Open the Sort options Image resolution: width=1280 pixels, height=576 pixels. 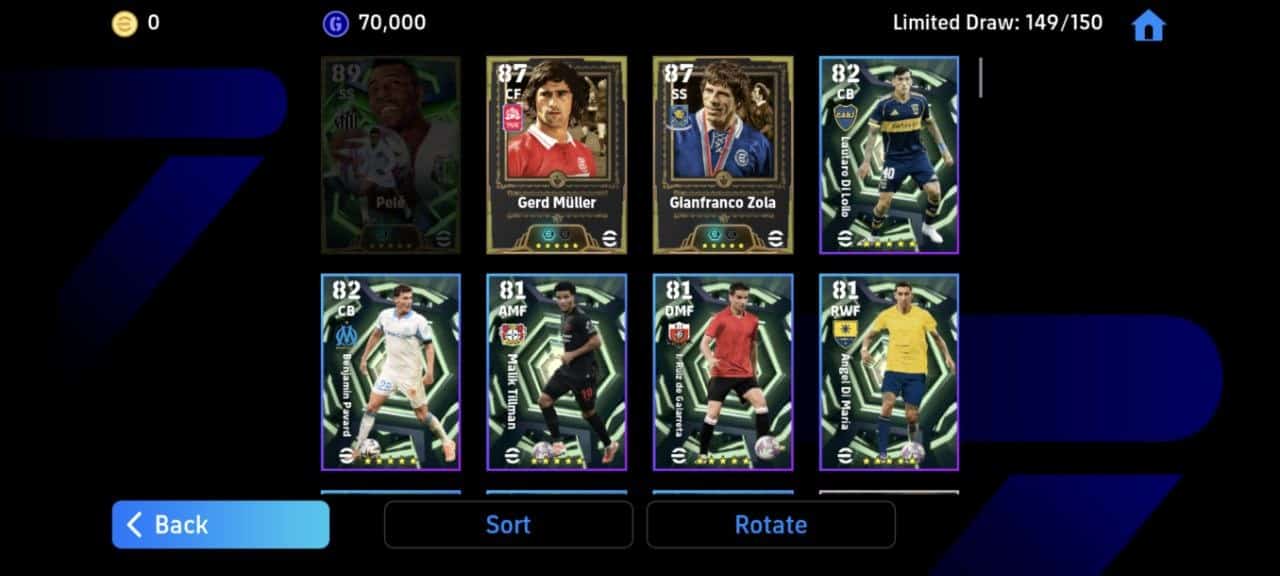(x=508, y=524)
